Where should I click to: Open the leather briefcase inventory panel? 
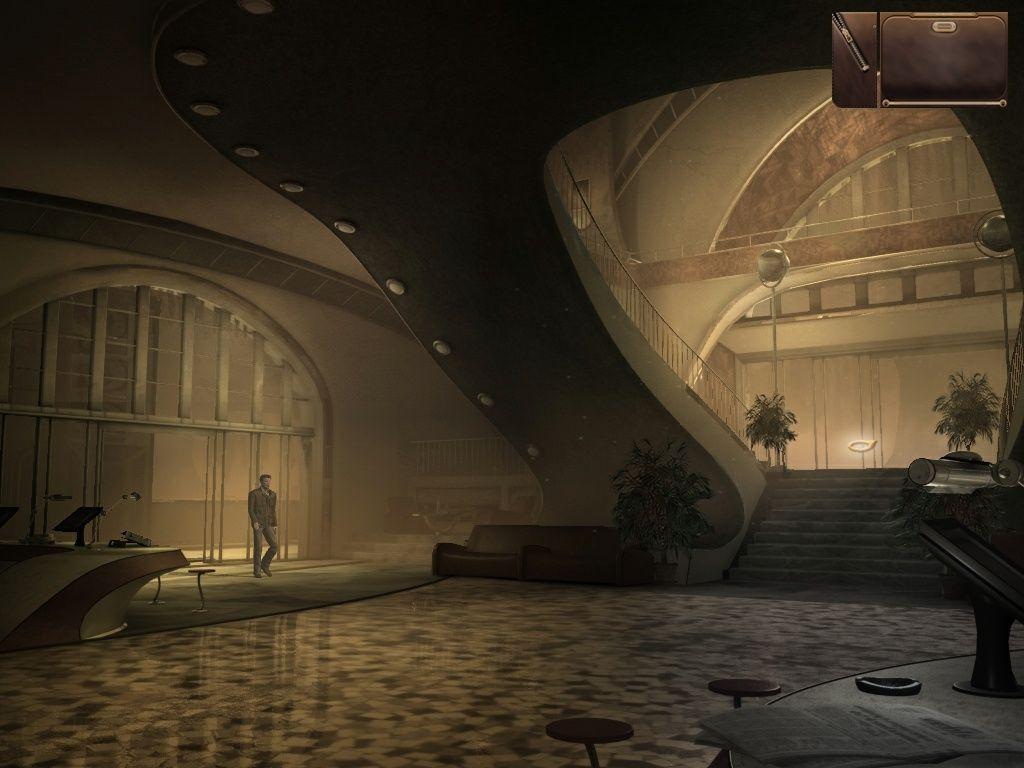click(x=943, y=59)
